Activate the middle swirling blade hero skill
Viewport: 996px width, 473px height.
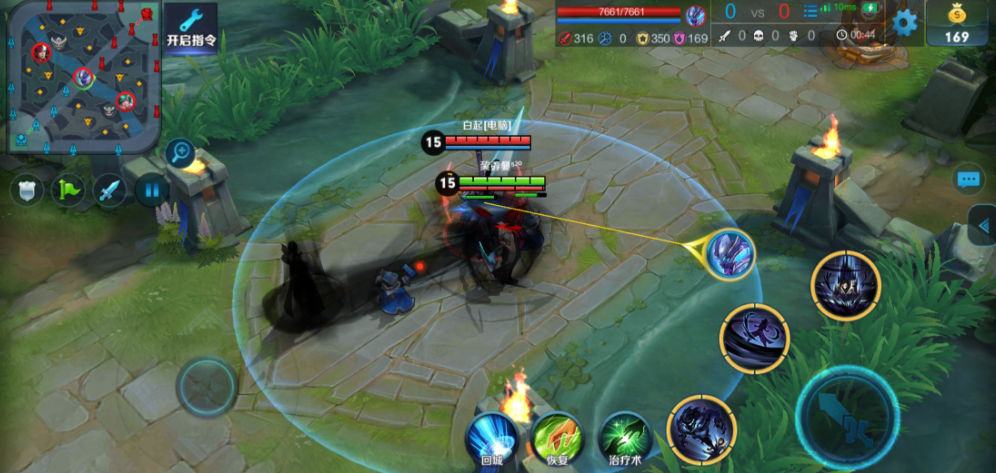755,338
